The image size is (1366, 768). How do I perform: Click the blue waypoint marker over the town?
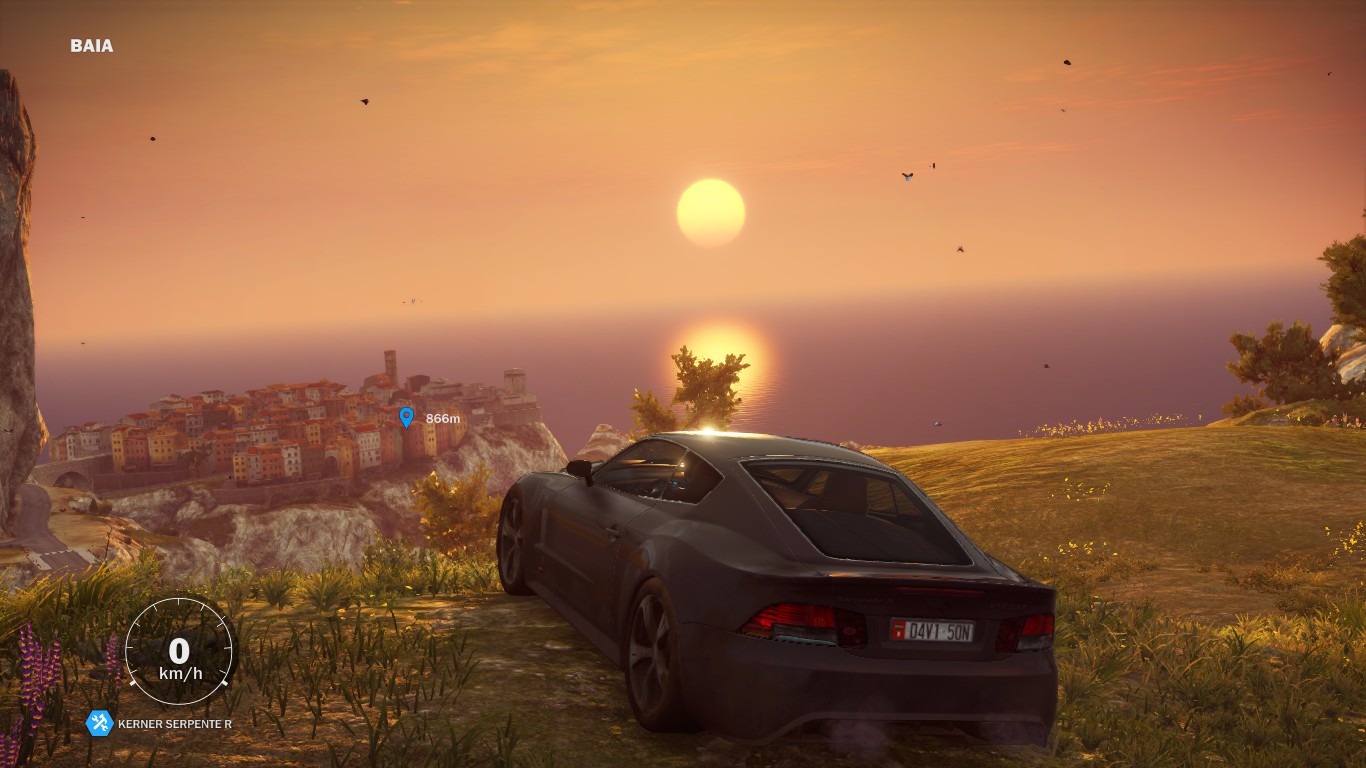(406, 417)
